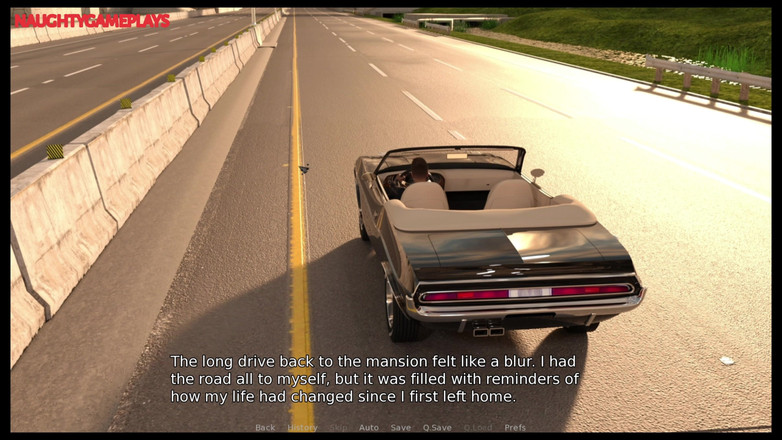Quick load with Q.Load

point(478,427)
